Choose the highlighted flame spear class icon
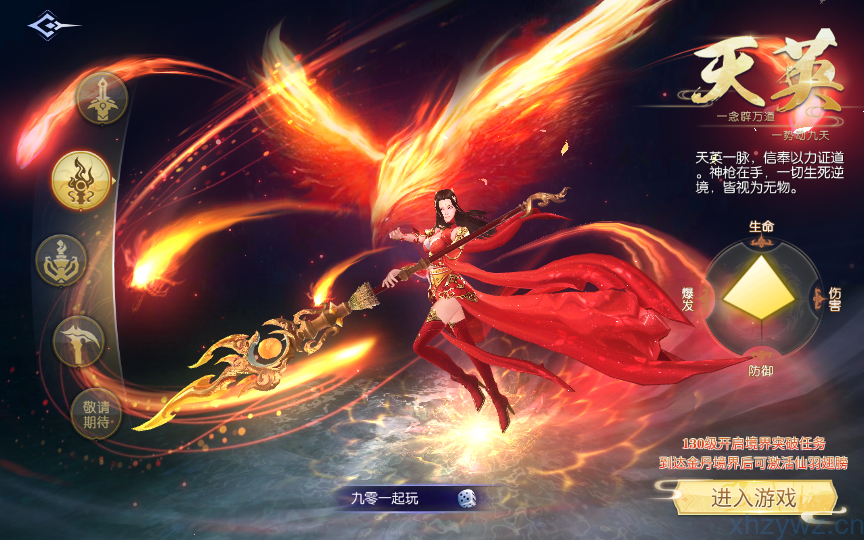 [81, 180]
